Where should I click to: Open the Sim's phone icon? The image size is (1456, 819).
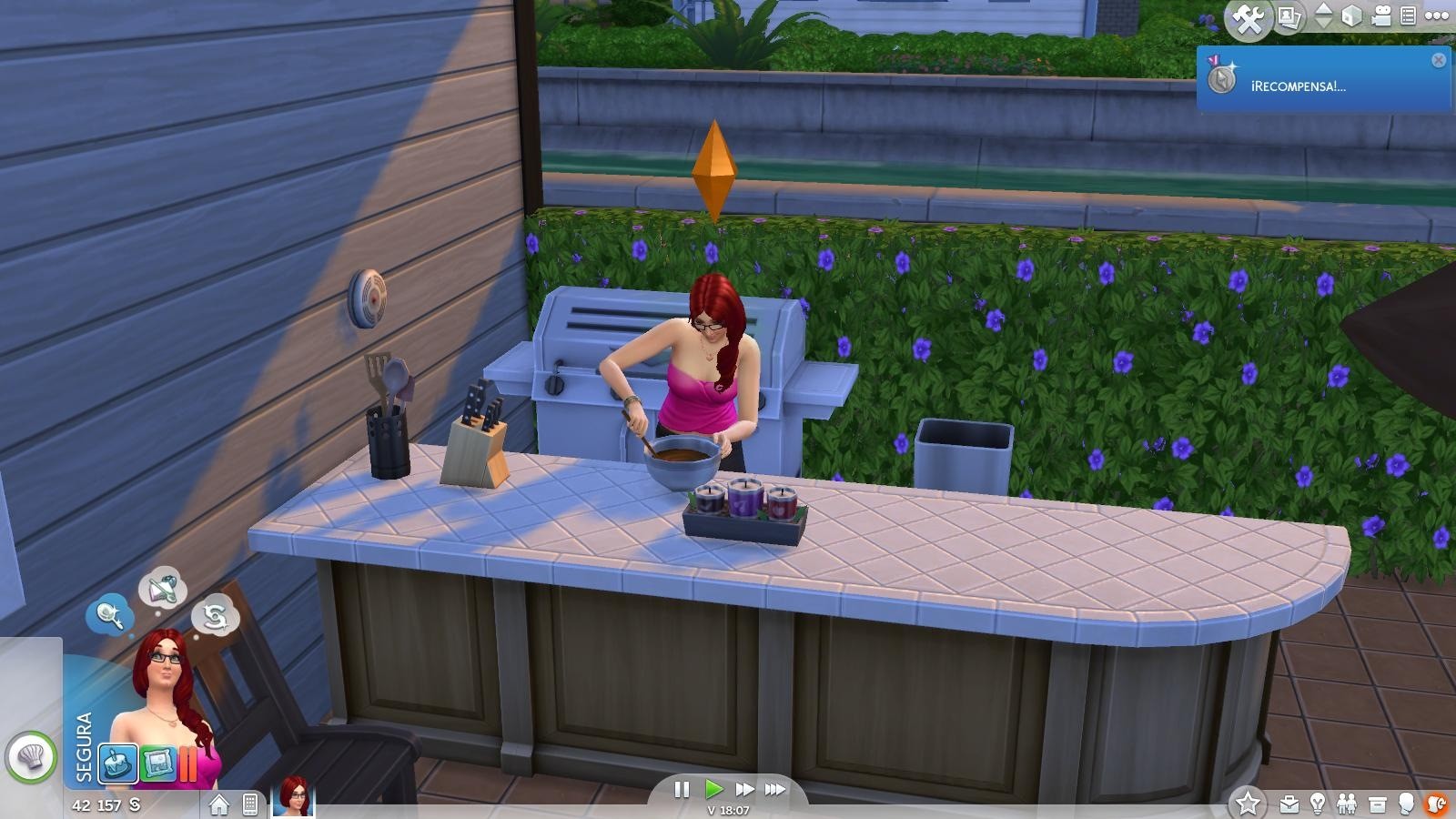[x=250, y=805]
